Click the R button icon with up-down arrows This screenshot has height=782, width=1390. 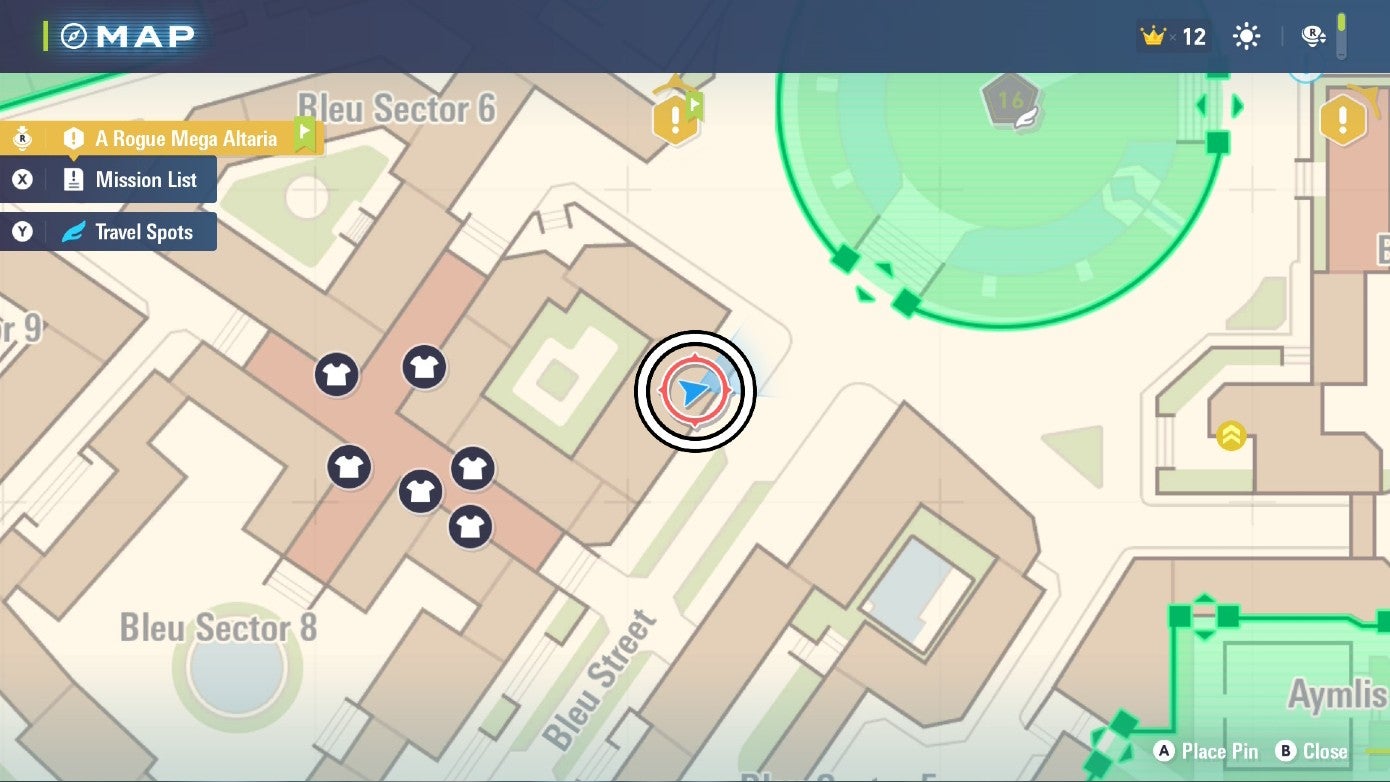1311,35
